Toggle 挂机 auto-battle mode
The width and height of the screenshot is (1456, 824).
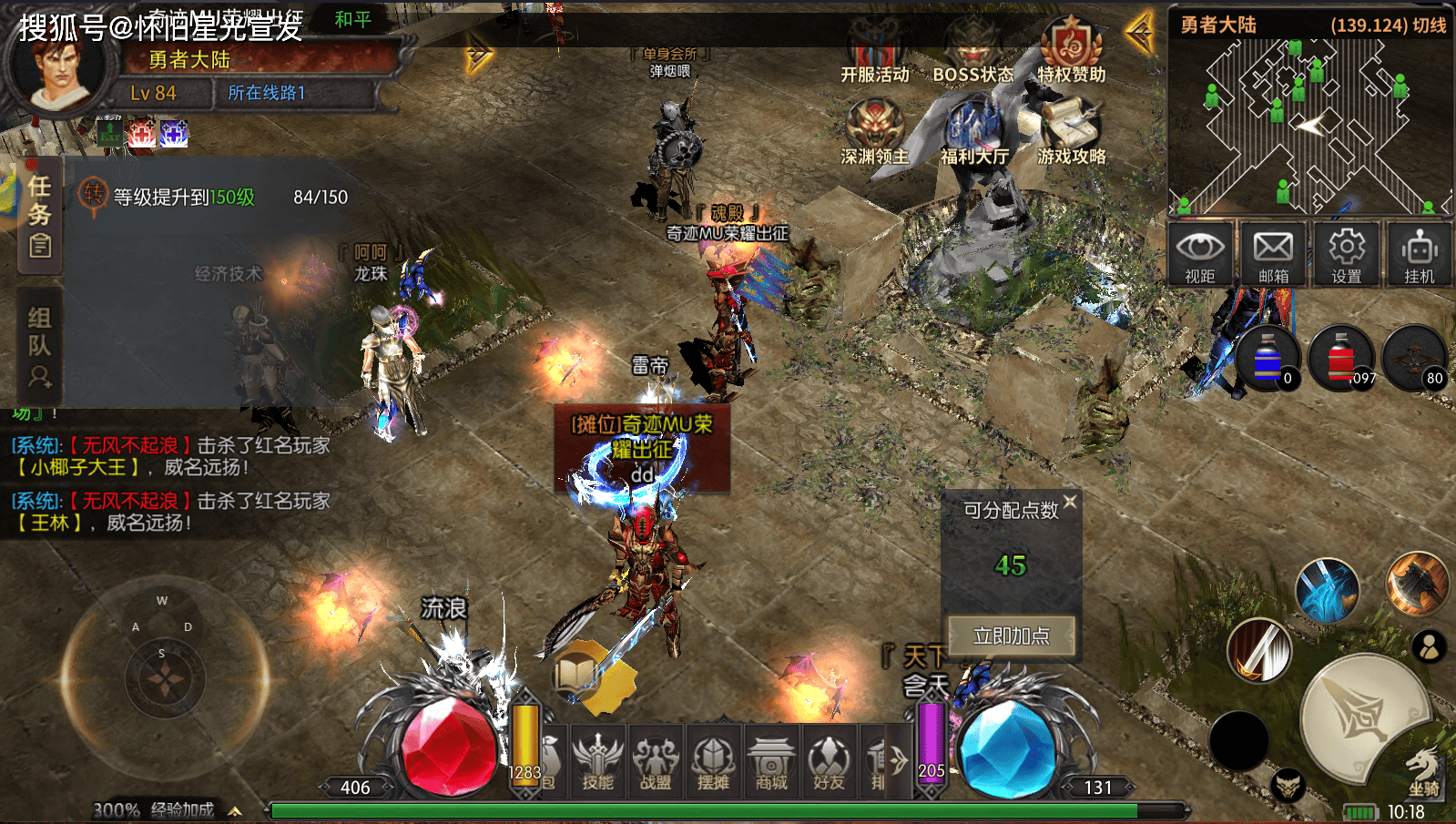click(x=1420, y=254)
